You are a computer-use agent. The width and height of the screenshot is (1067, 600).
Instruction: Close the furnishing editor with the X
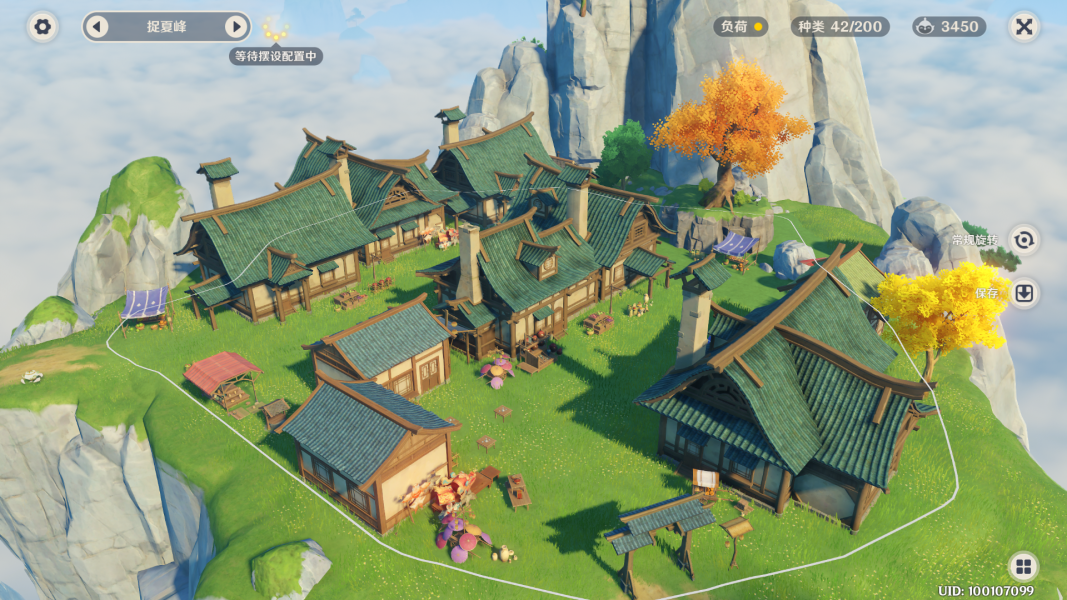[x=1023, y=27]
